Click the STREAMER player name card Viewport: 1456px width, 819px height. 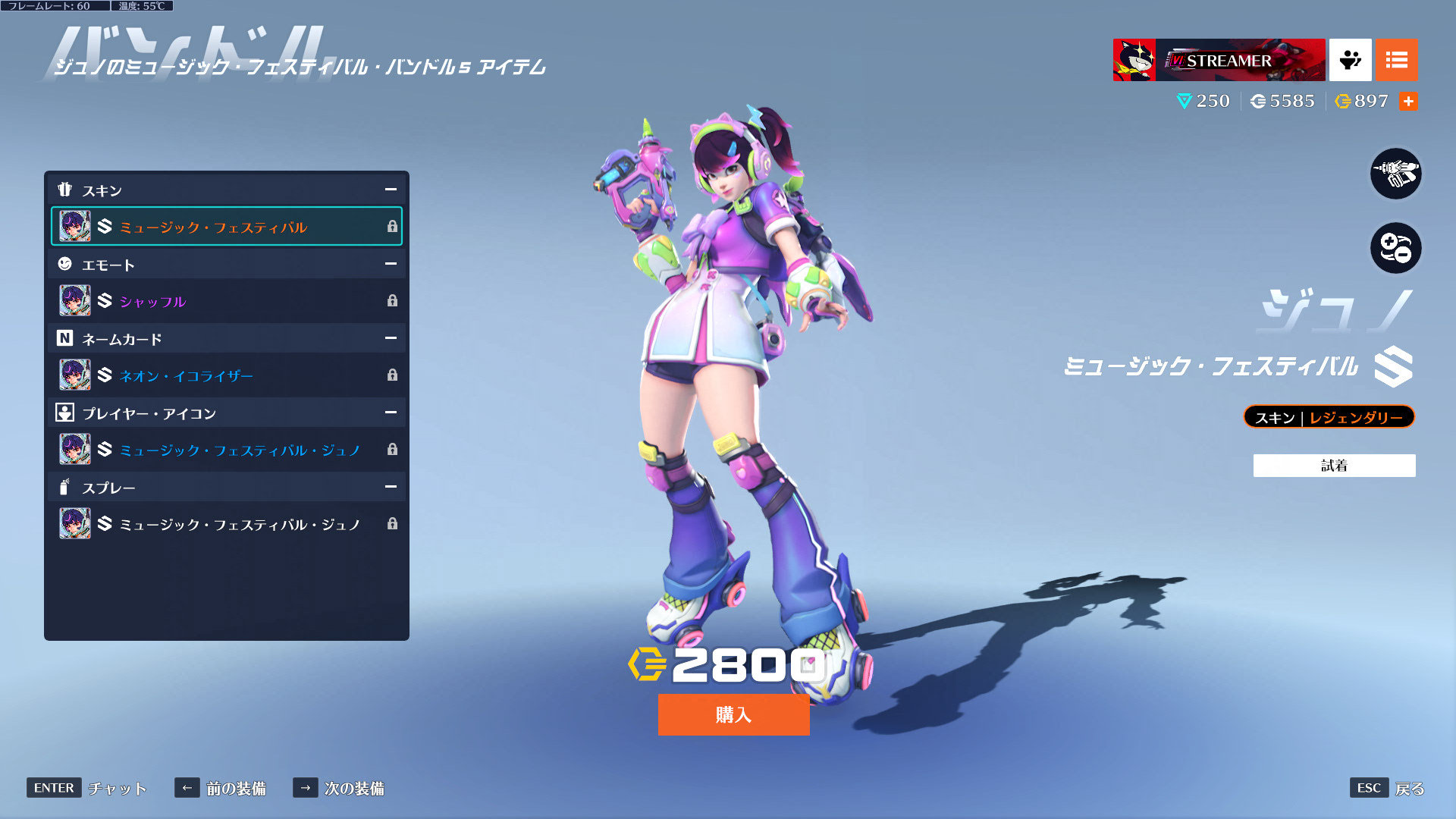pos(1219,60)
